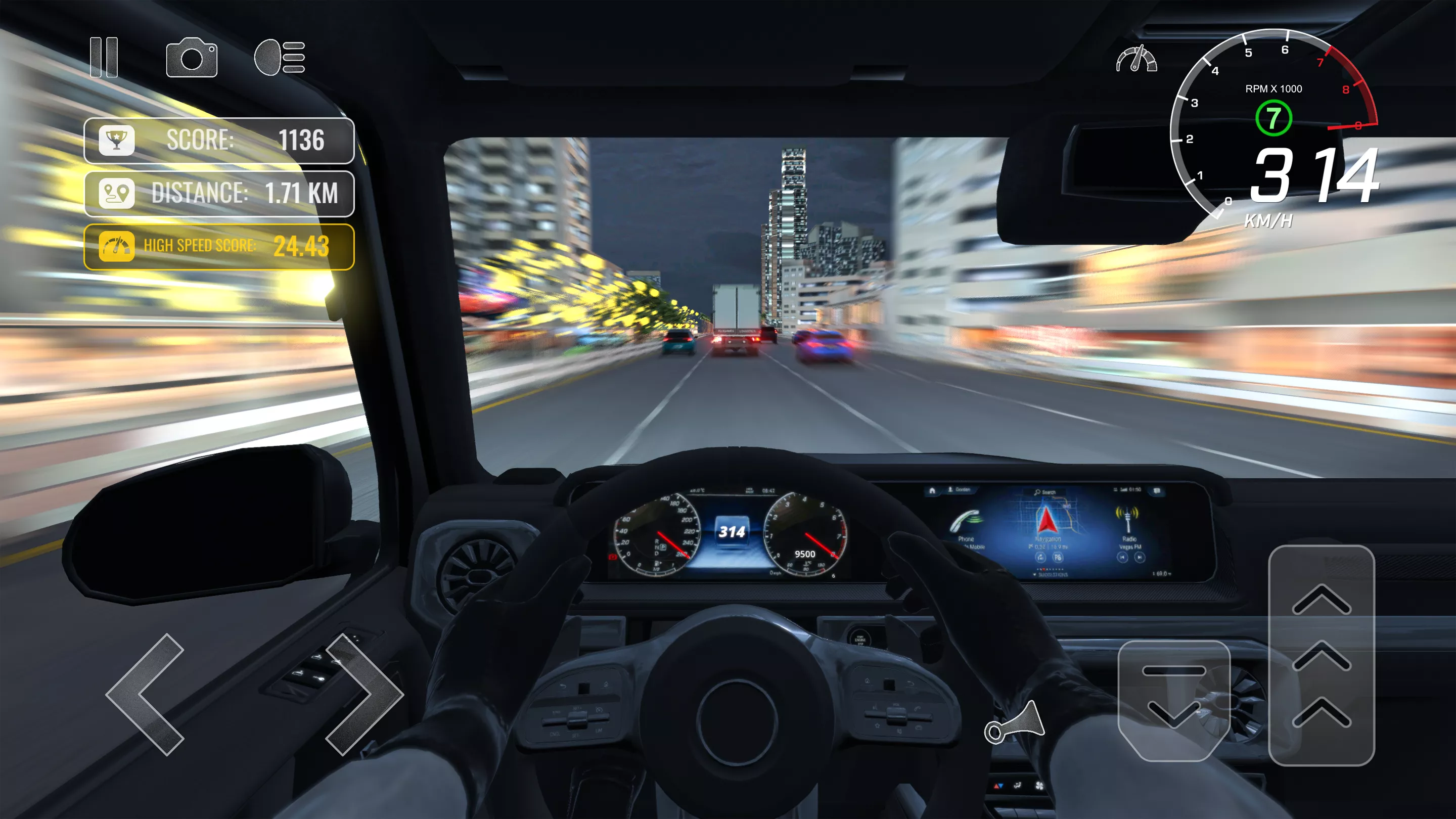
Task: Hit the triple-chevron accelerator pedal
Action: tap(1322, 656)
